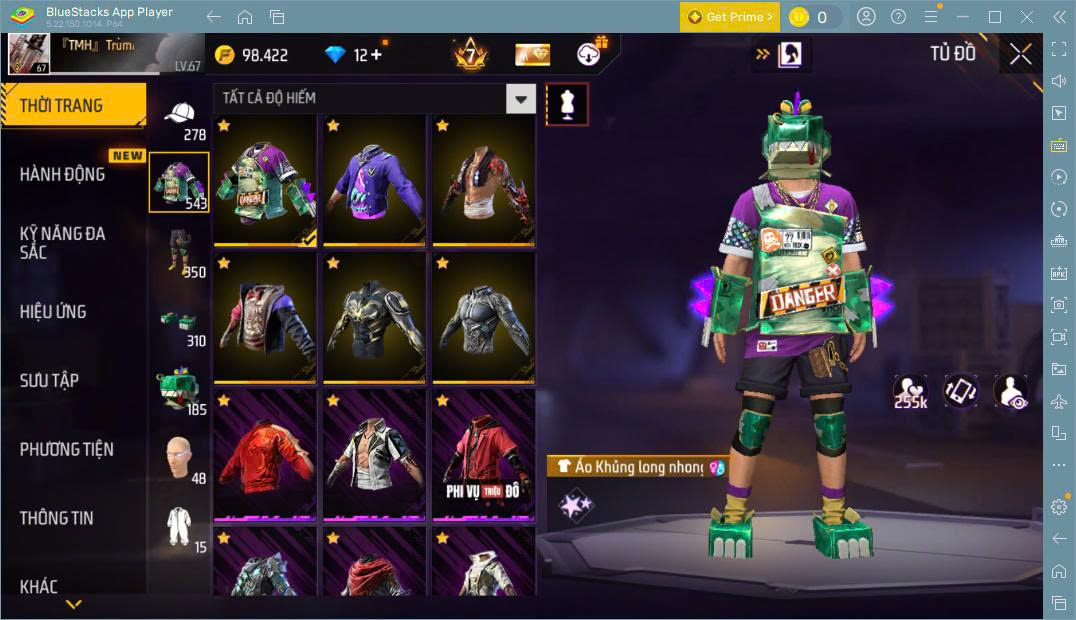
Task: Add diamonds with the plus button
Action: 376,55
